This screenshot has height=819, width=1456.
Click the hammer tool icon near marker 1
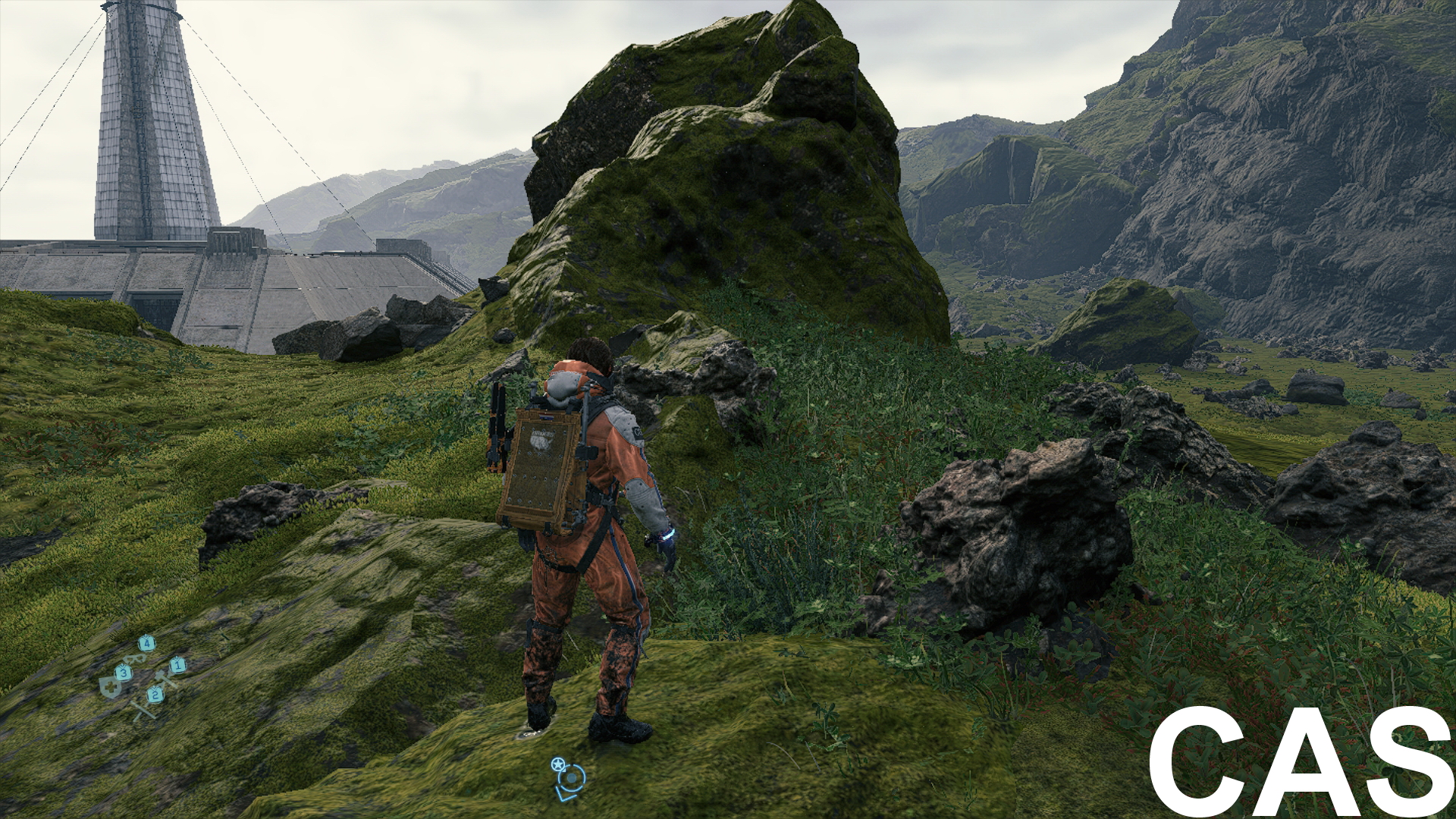[x=163, y=676]
